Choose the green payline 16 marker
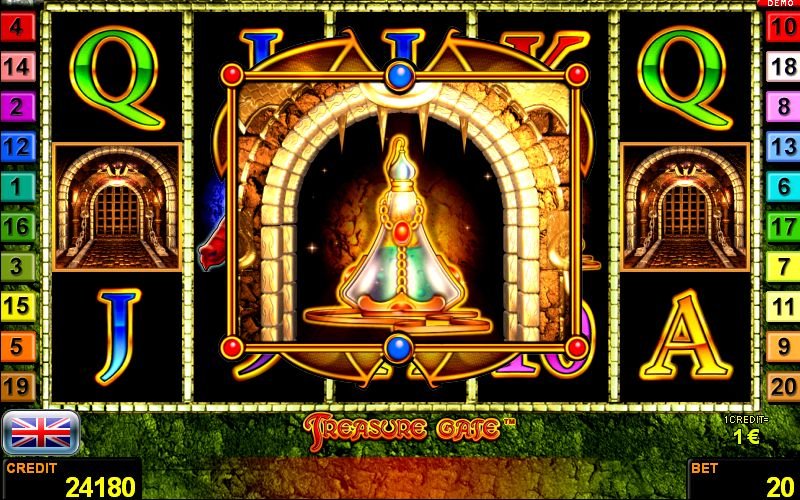The height and width of the screenshot is (500, 800). point(17,226)
